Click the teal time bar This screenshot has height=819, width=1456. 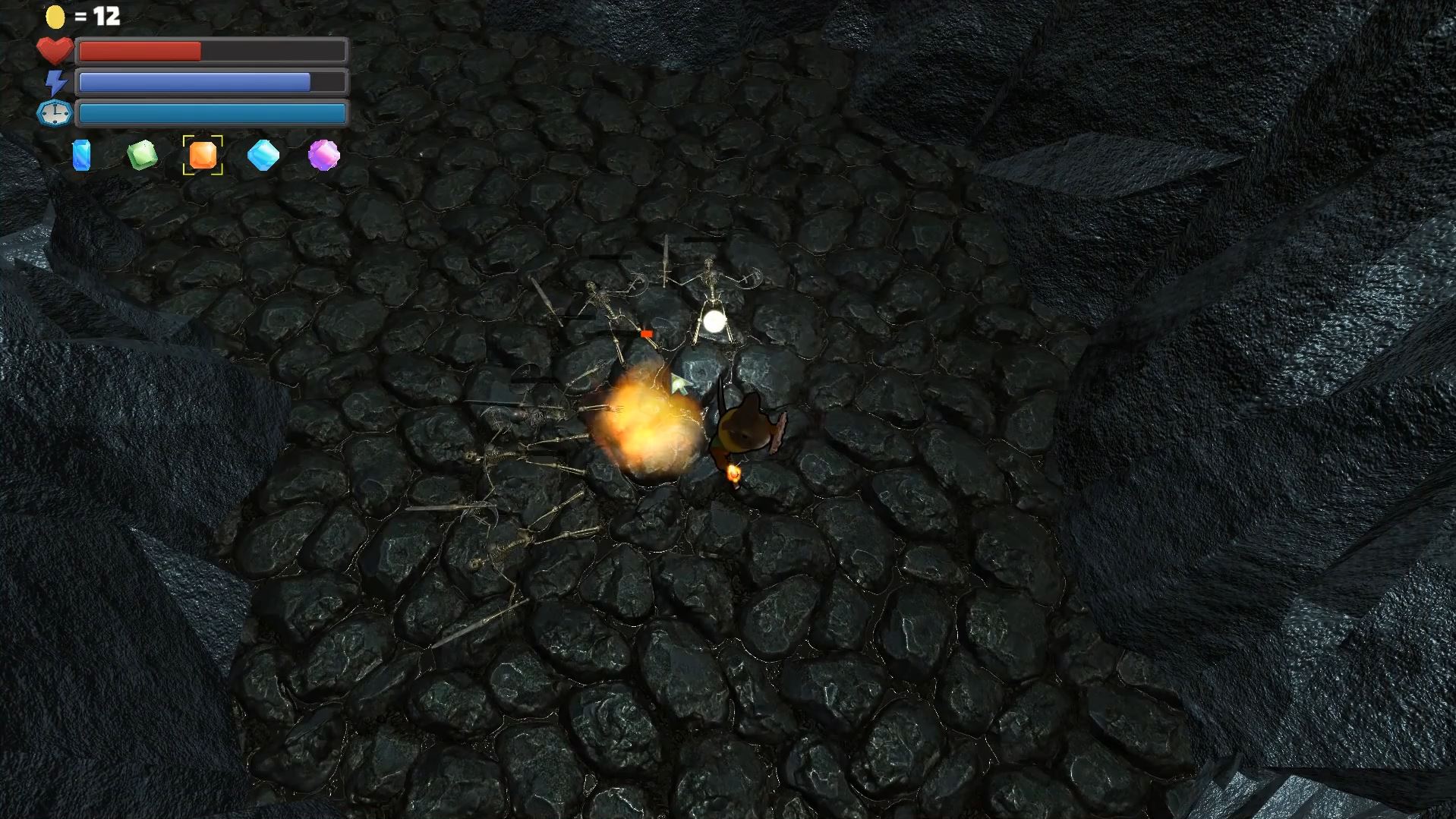pyautogui.click(x=211, y=112)
